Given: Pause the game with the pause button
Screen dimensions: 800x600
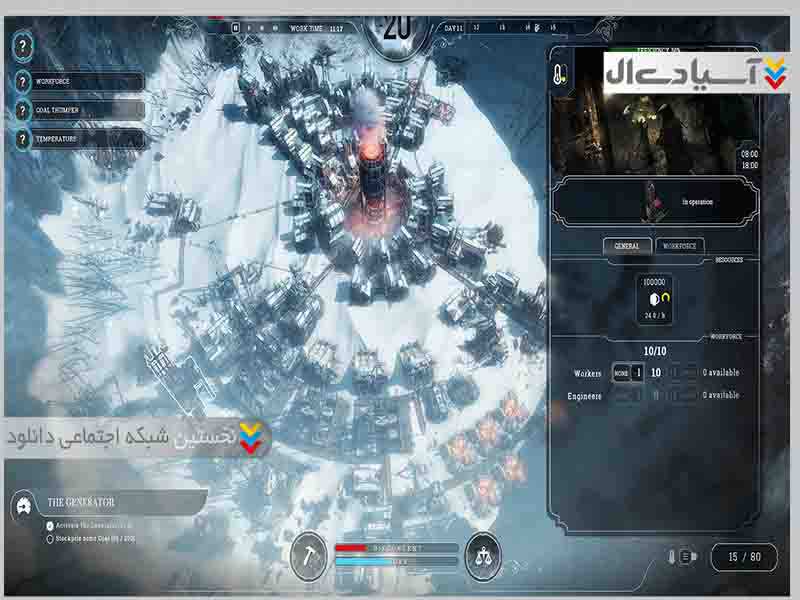Looking at the screenshot, I should click(236, 28).
